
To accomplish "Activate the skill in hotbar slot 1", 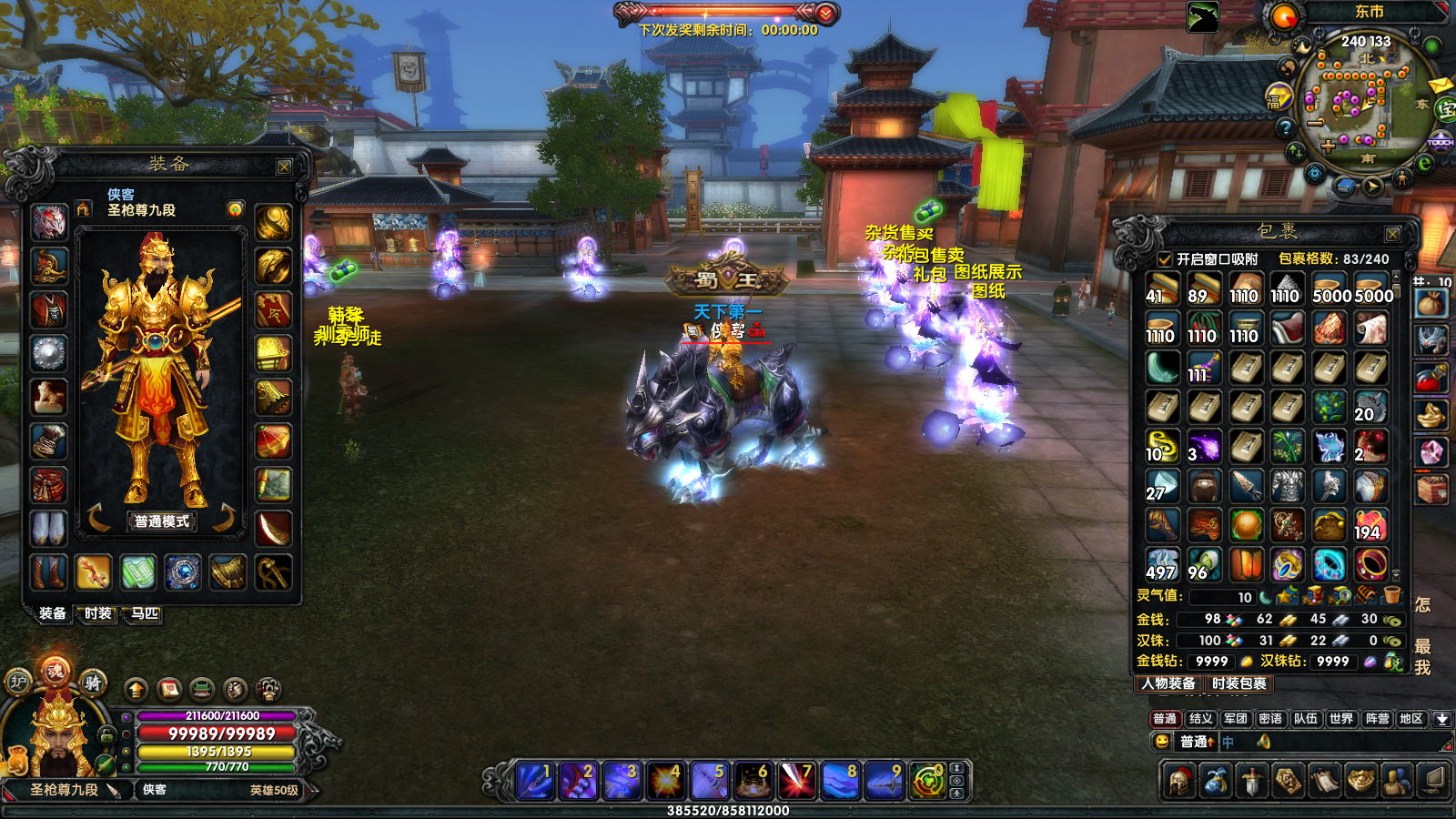I will (x=534, y=782).
